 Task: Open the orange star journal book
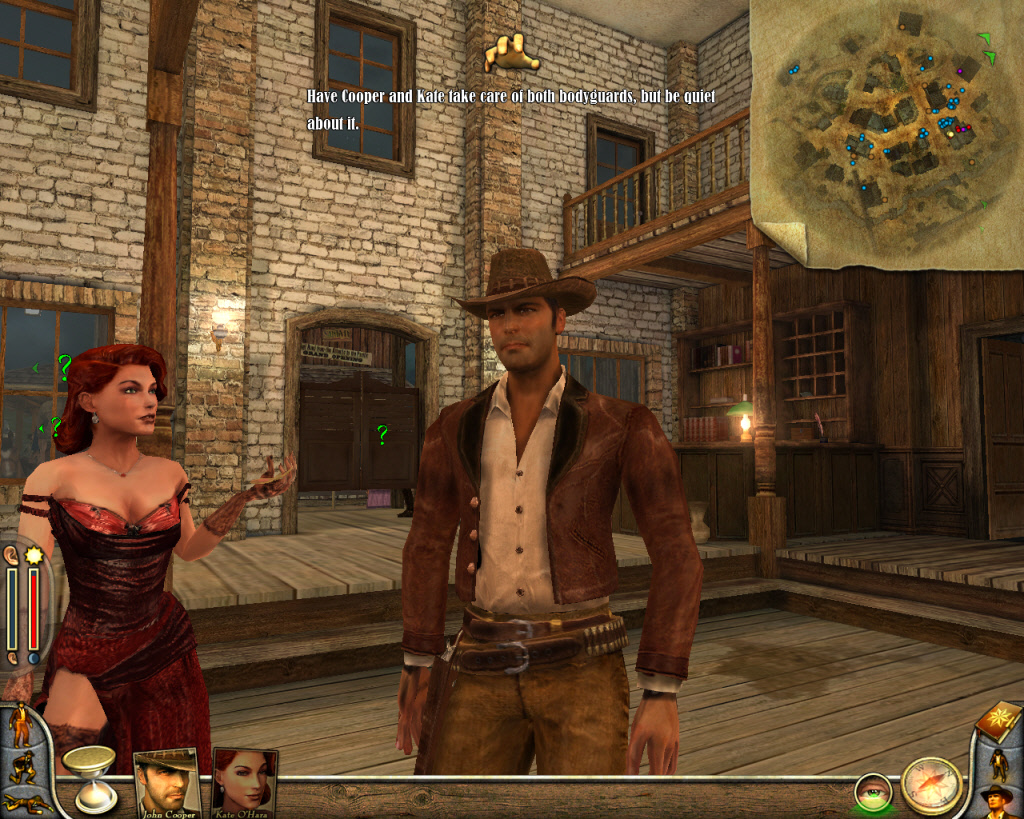(1000, 720)
